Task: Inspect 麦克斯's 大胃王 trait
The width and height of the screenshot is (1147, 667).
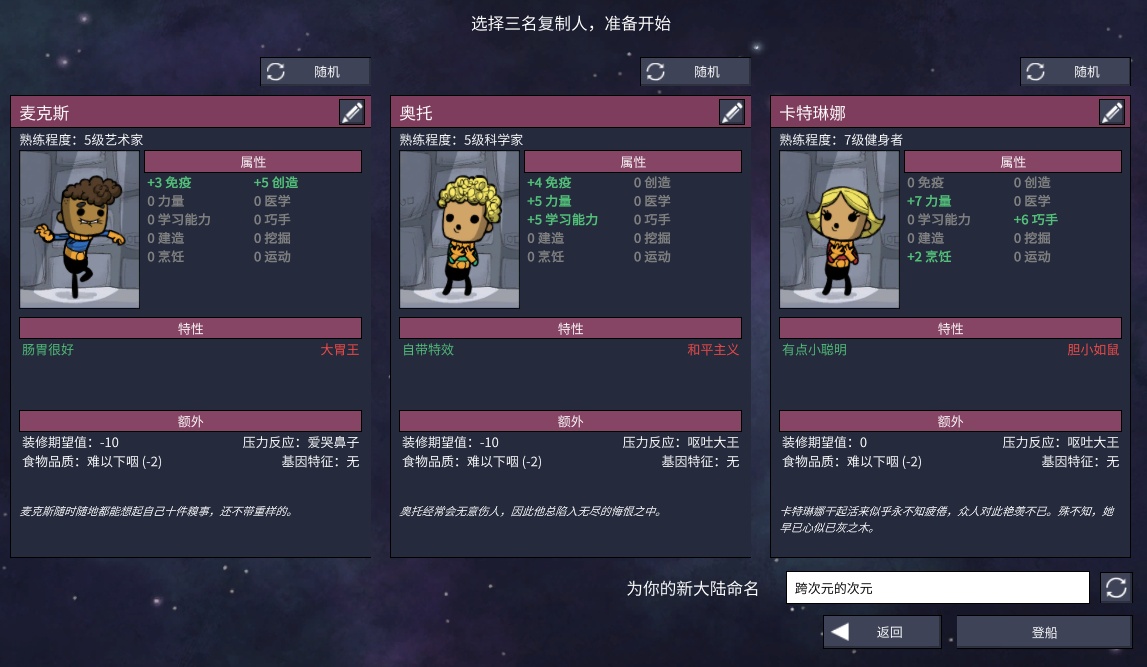Action: [339, 350]
